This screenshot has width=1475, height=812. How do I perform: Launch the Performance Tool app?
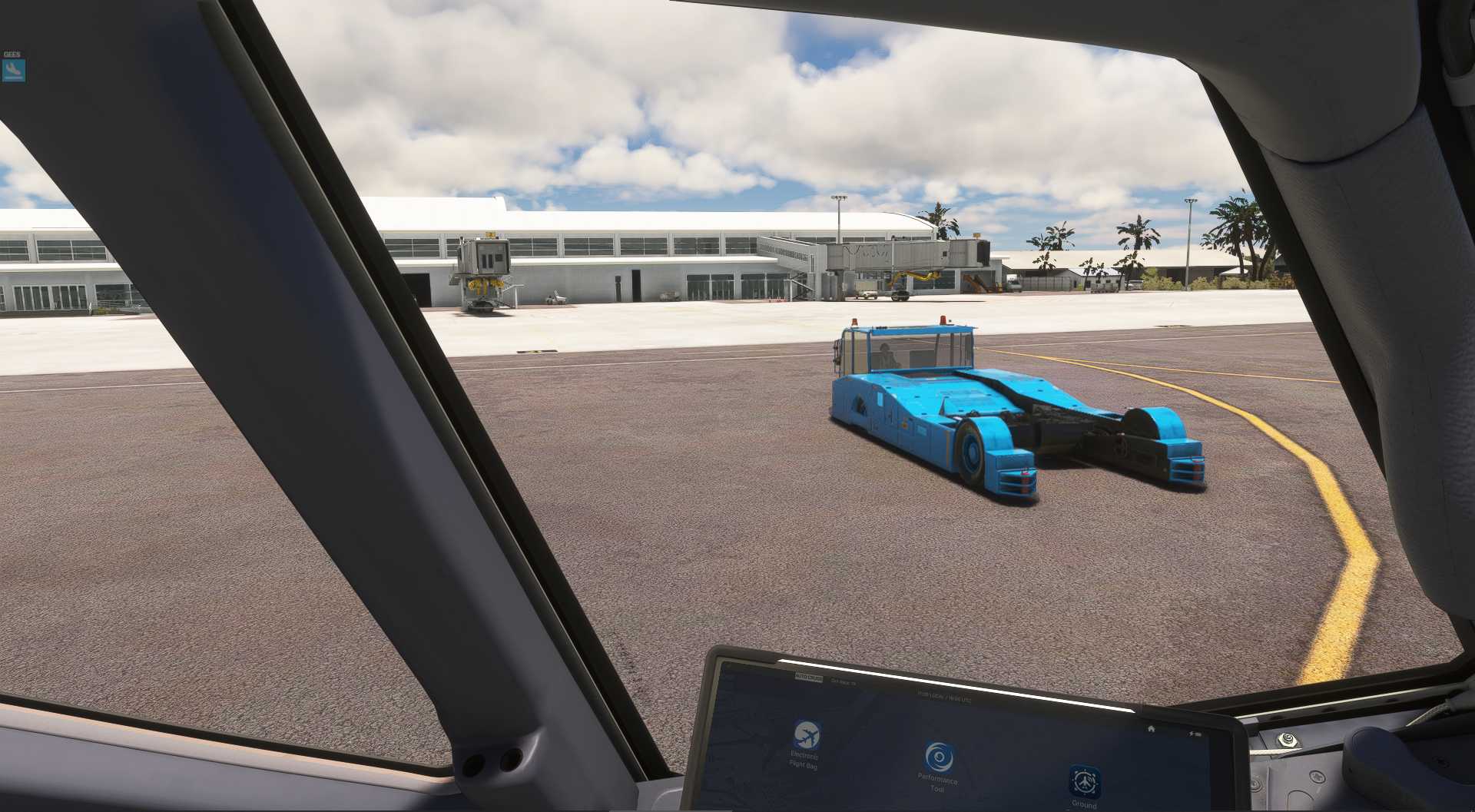pyautogui.click(x=937, y=757)
